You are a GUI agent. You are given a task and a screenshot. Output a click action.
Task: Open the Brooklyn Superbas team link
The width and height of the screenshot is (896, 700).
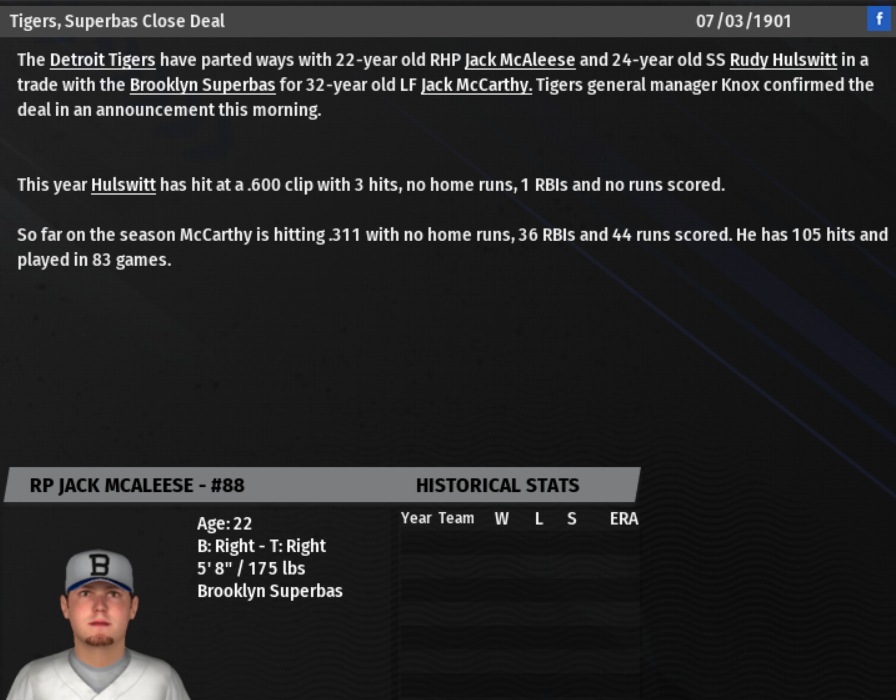(202, 85)
